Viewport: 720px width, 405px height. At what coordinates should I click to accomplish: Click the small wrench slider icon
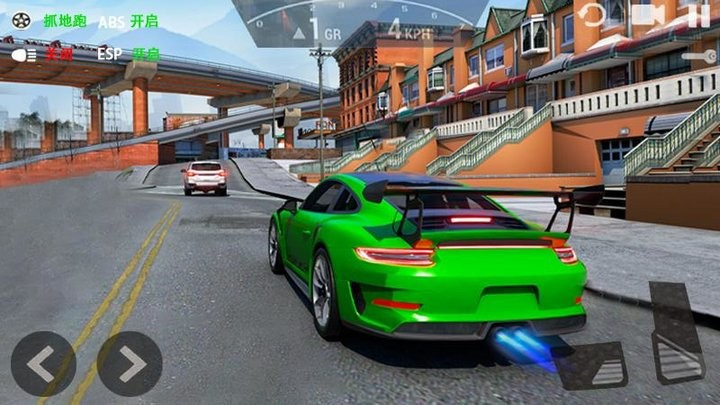[x=698, y=57]
